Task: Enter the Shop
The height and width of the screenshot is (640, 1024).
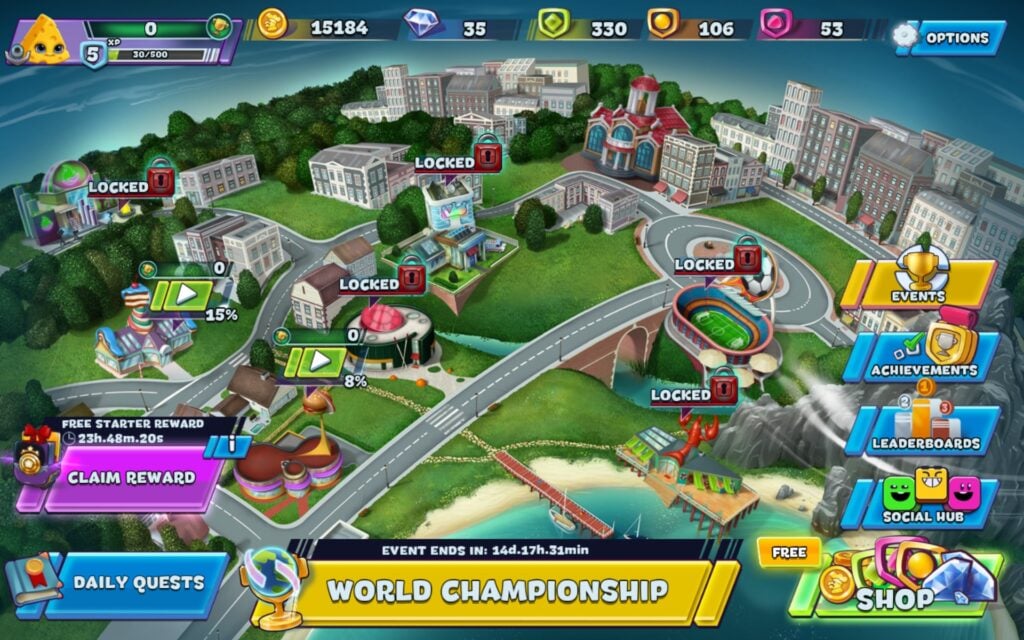Action: pyautogui.click(x=895, y=585)
